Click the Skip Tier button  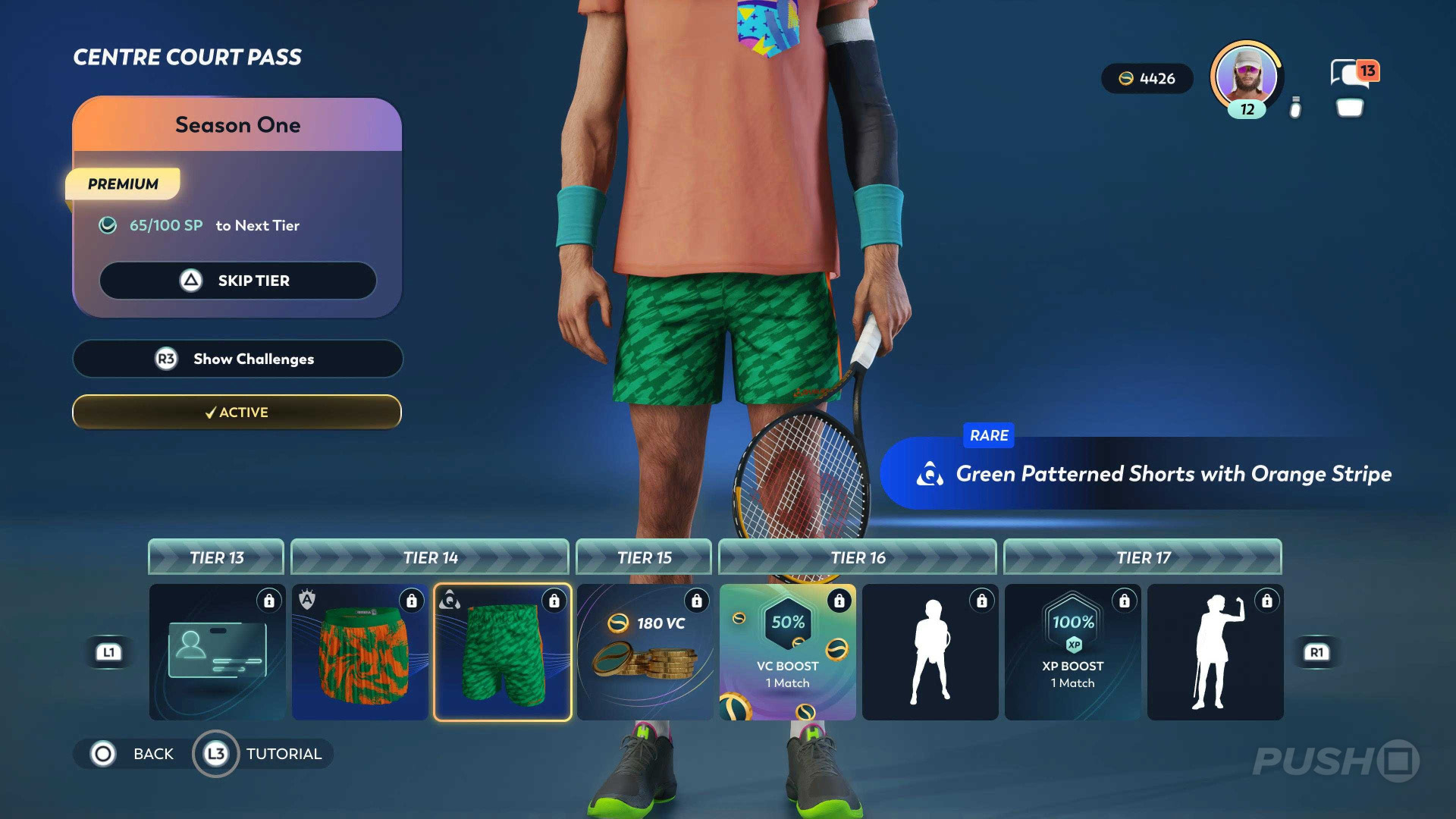pos(237,281)
